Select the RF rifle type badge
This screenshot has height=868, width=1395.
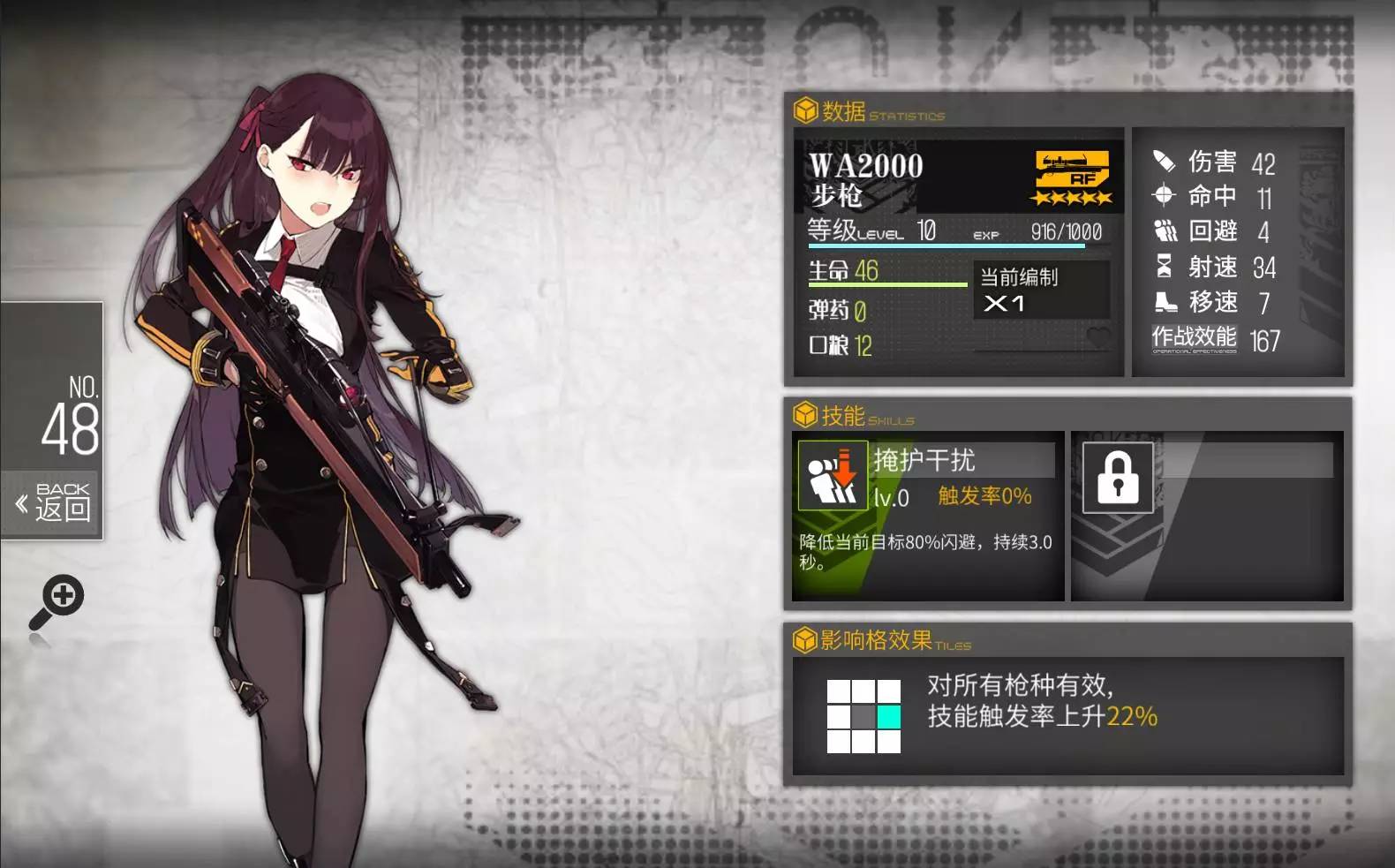1072,170
